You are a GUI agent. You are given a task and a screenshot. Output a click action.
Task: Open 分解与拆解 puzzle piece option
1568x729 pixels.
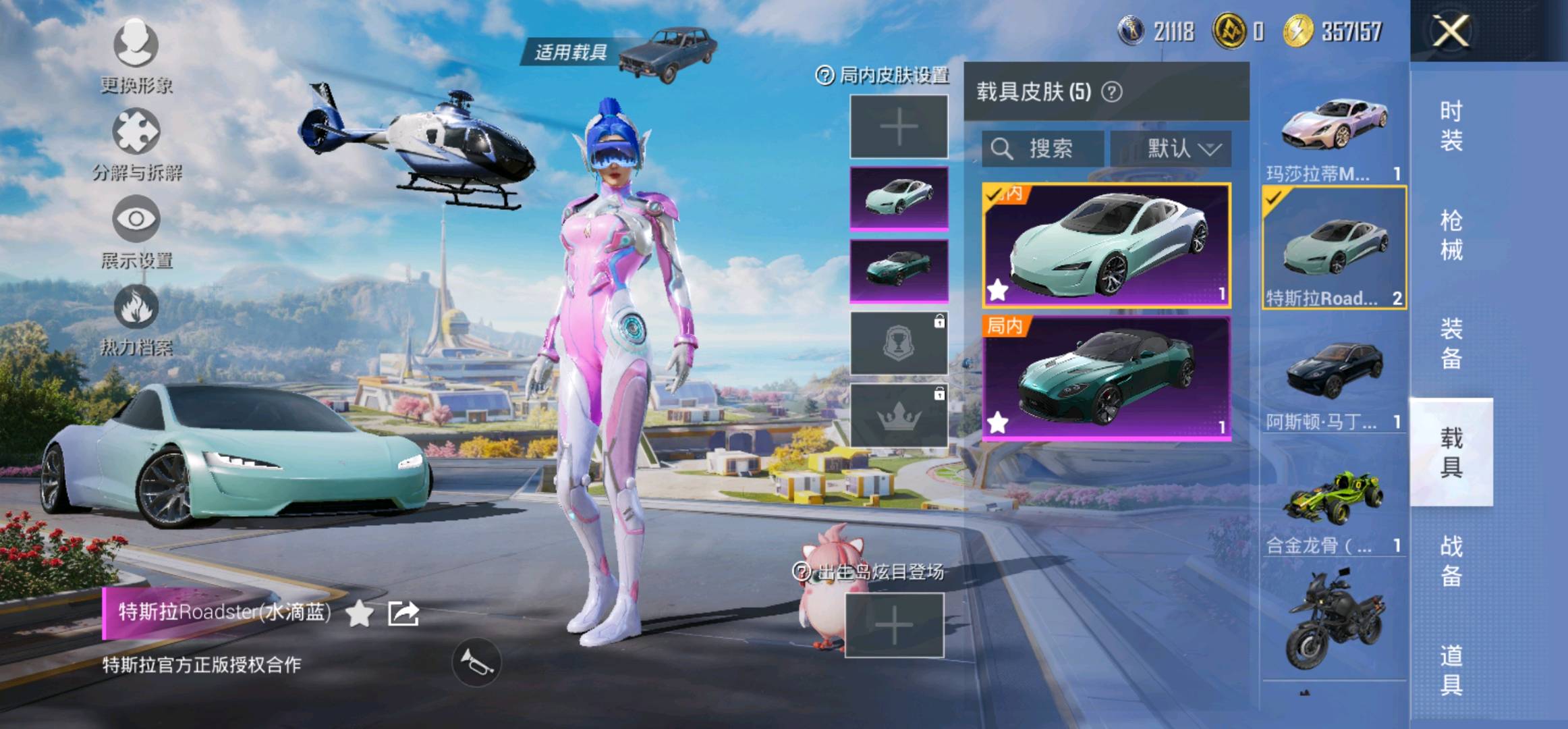click(x=136, y=143)
